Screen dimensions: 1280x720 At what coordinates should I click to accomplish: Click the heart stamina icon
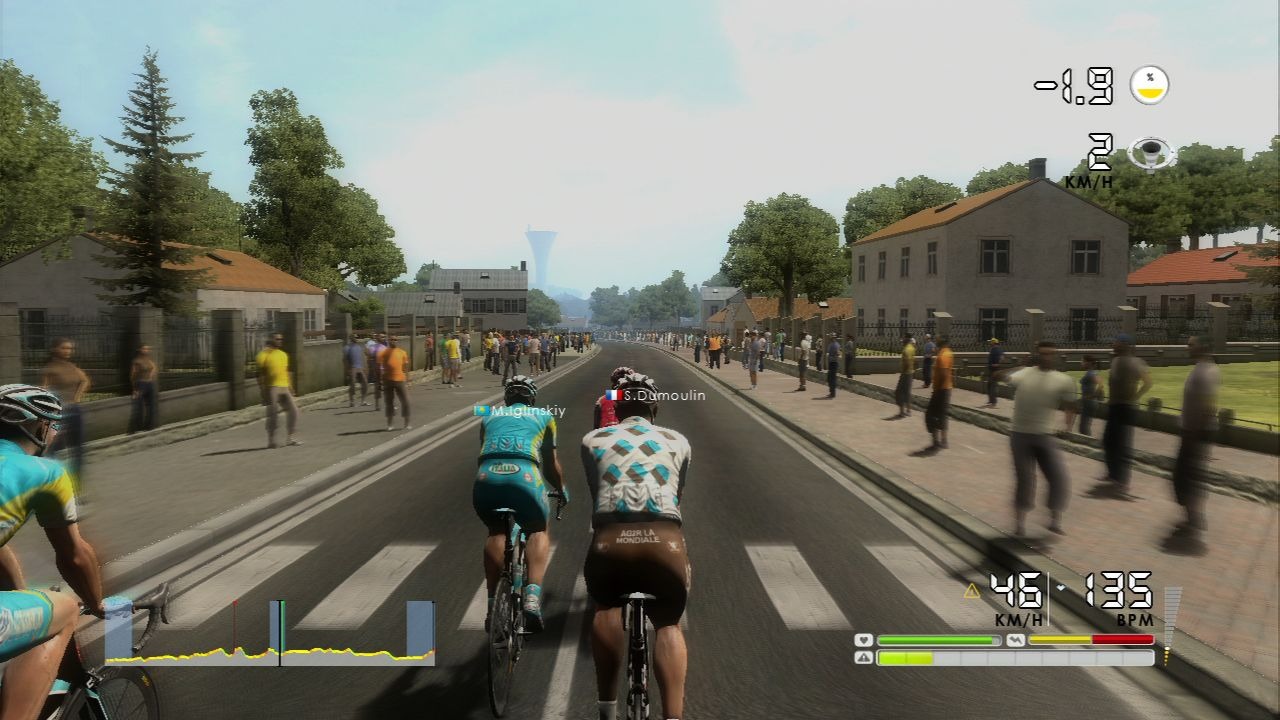864,640
